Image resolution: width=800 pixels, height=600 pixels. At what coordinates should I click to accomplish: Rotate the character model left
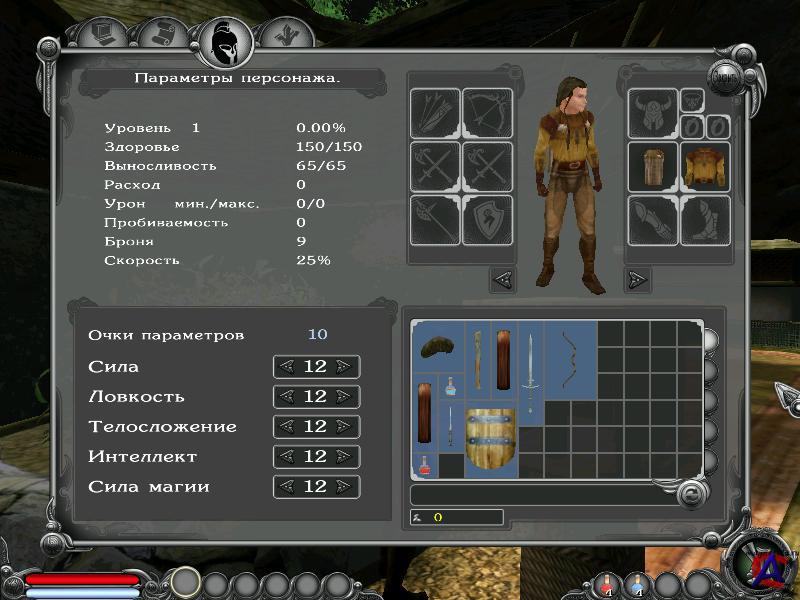coord(503,278)
